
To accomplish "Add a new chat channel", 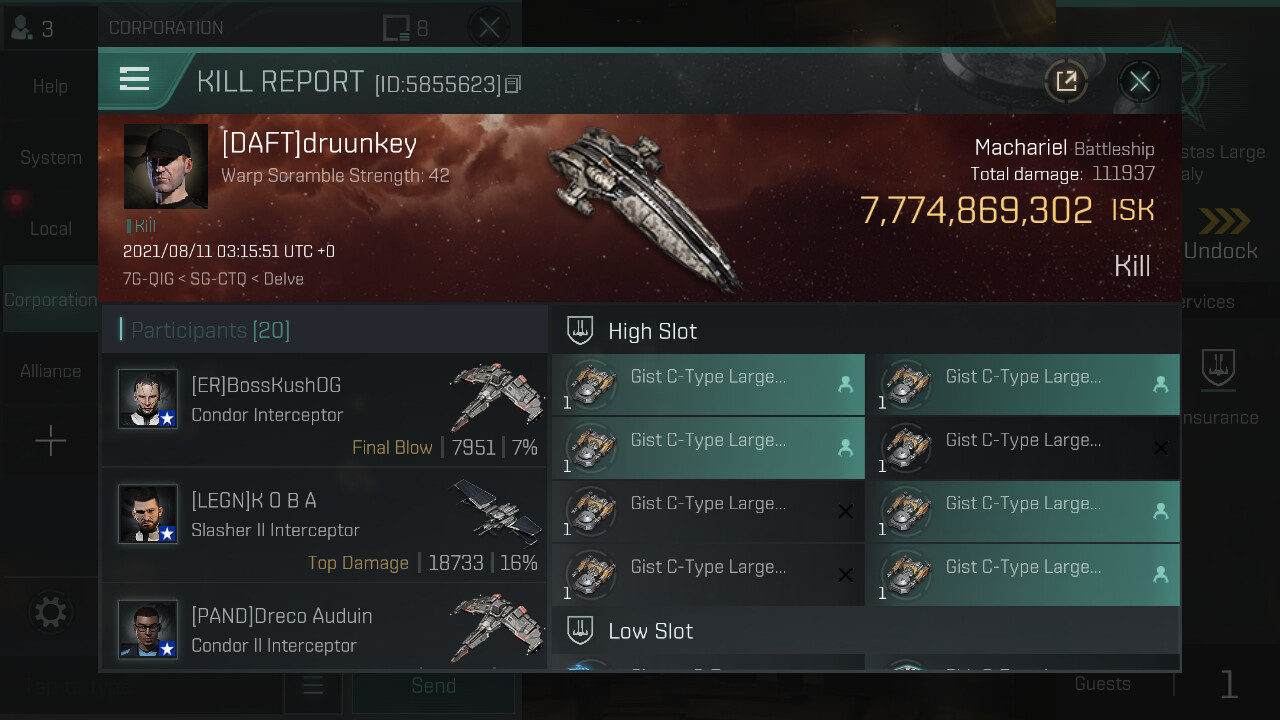I will (50, 441).
